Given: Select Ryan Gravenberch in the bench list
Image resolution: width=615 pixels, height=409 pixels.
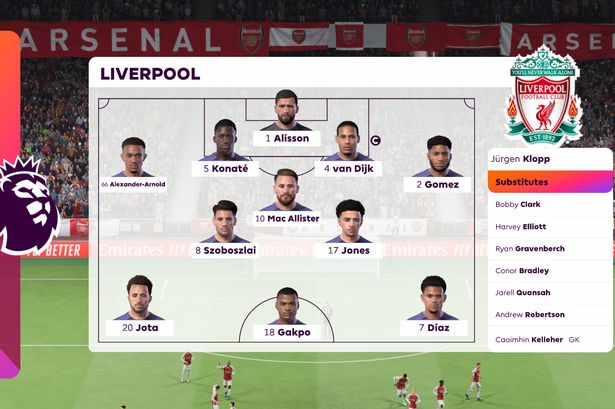Looking at the screenshot, I should coord(550,248).
